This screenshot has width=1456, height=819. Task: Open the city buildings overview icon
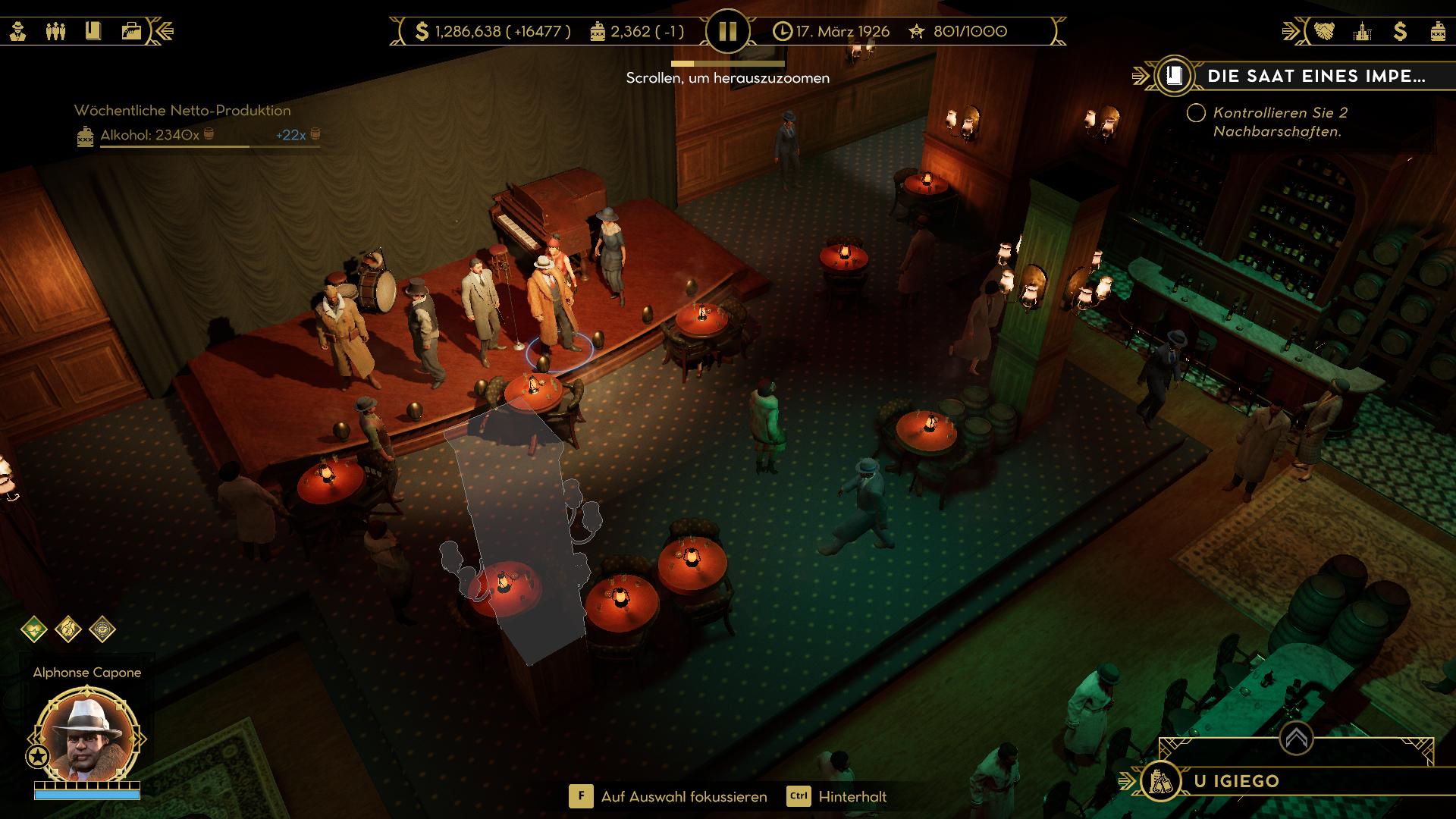point(1363,31)
